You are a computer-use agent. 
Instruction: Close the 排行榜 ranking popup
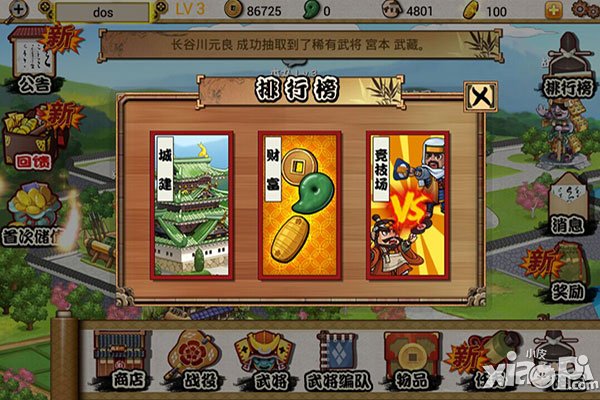pos(480,96)
